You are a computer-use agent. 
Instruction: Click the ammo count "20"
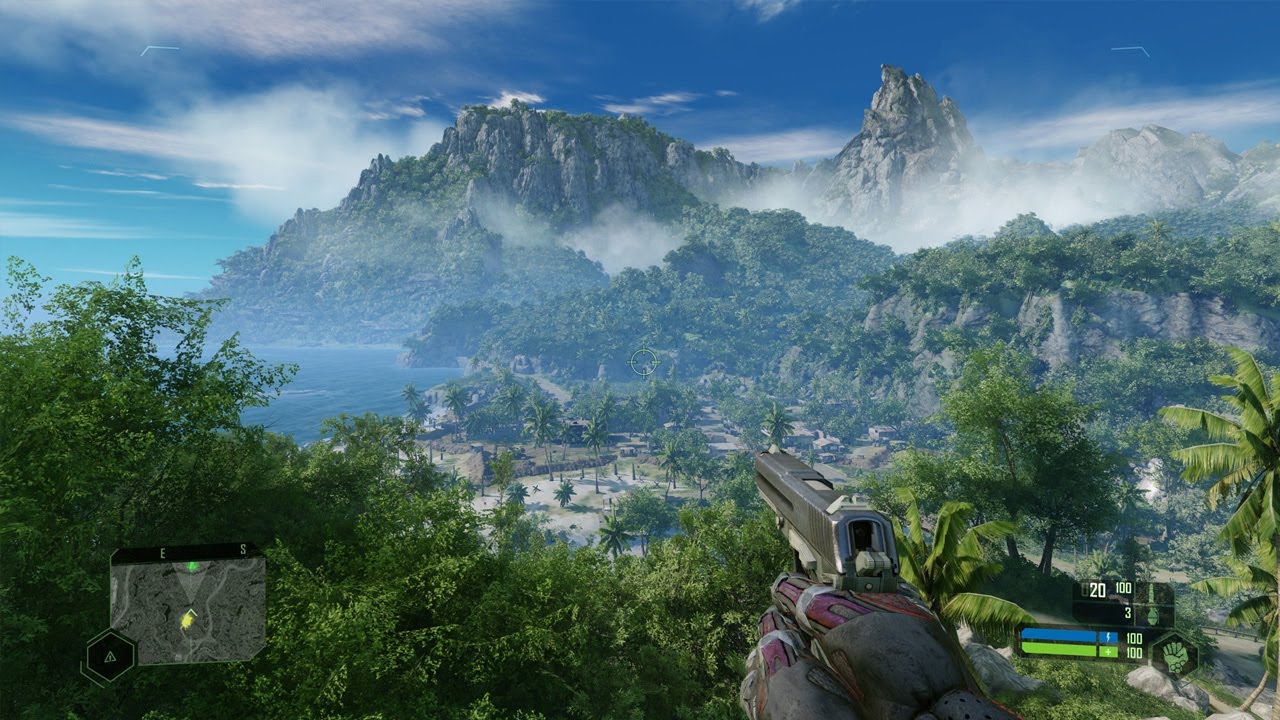coord(1096,589)
